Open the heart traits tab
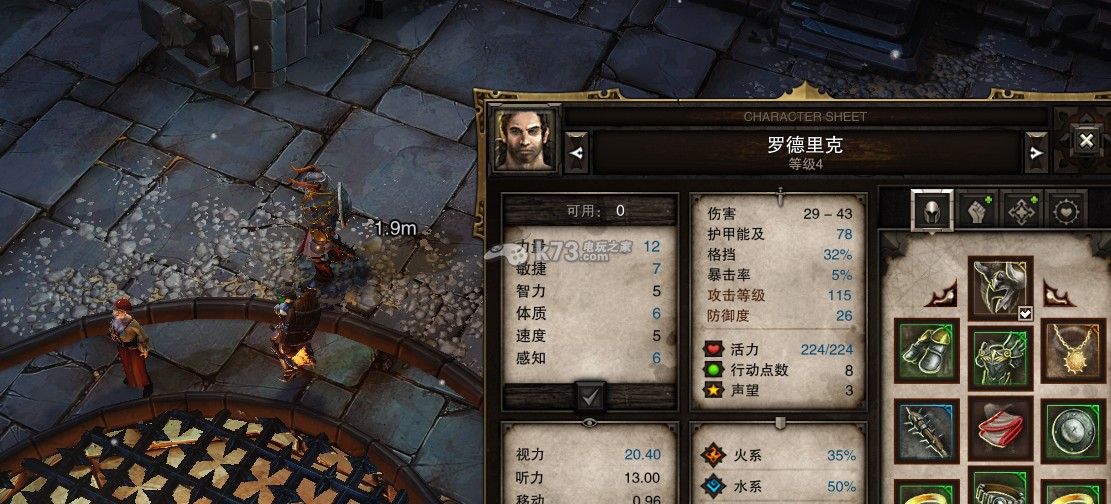Image resolution: width=1111 pixels, height=504 pixels. [x=1068, y=210]
